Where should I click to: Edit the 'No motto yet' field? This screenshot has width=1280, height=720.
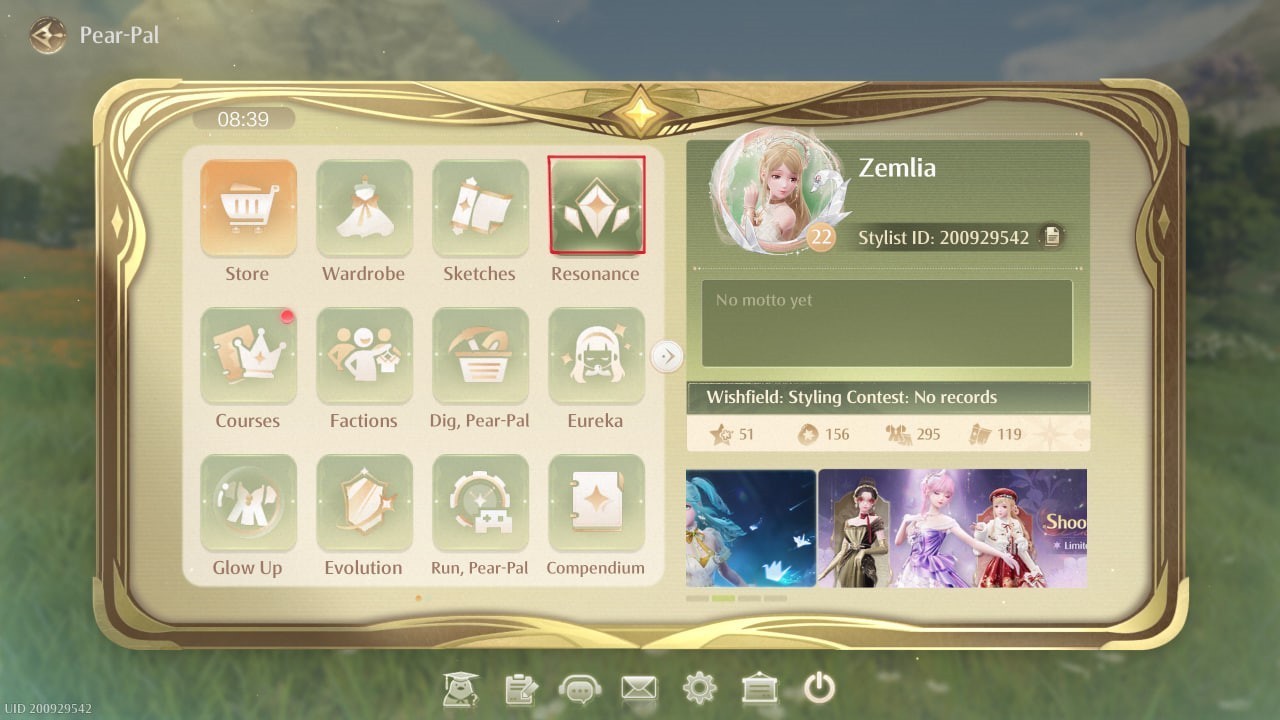(x=886, y=323)
